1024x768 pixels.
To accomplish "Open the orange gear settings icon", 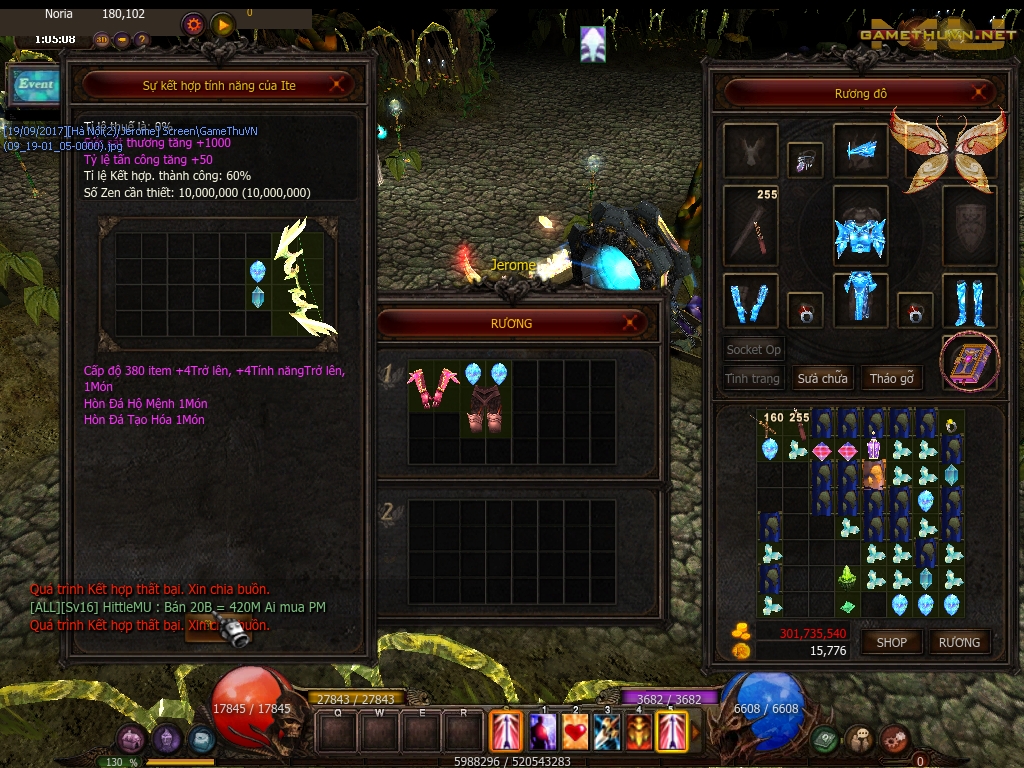I will point(194,24).
